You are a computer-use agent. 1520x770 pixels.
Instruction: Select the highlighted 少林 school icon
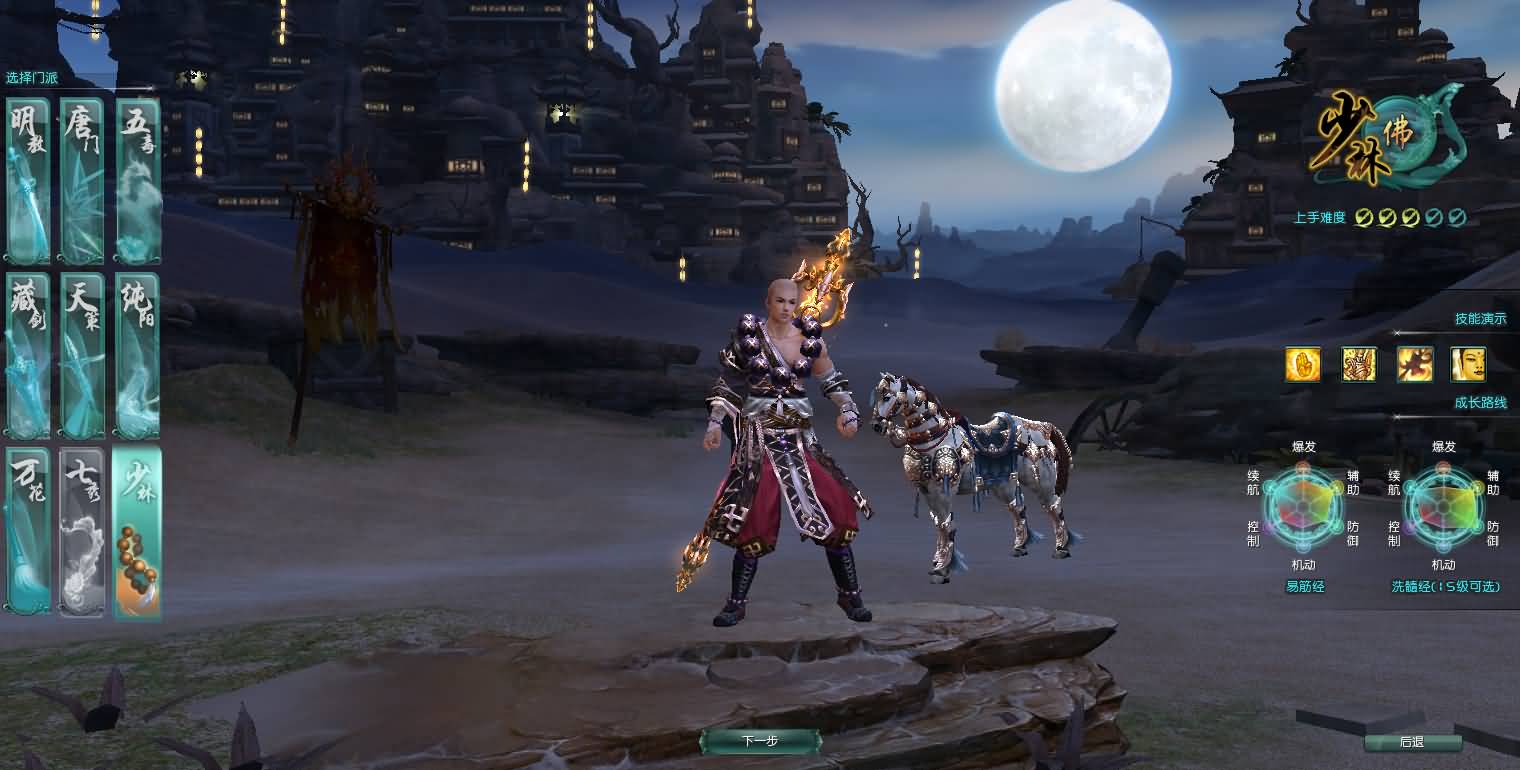click(137, 535)
